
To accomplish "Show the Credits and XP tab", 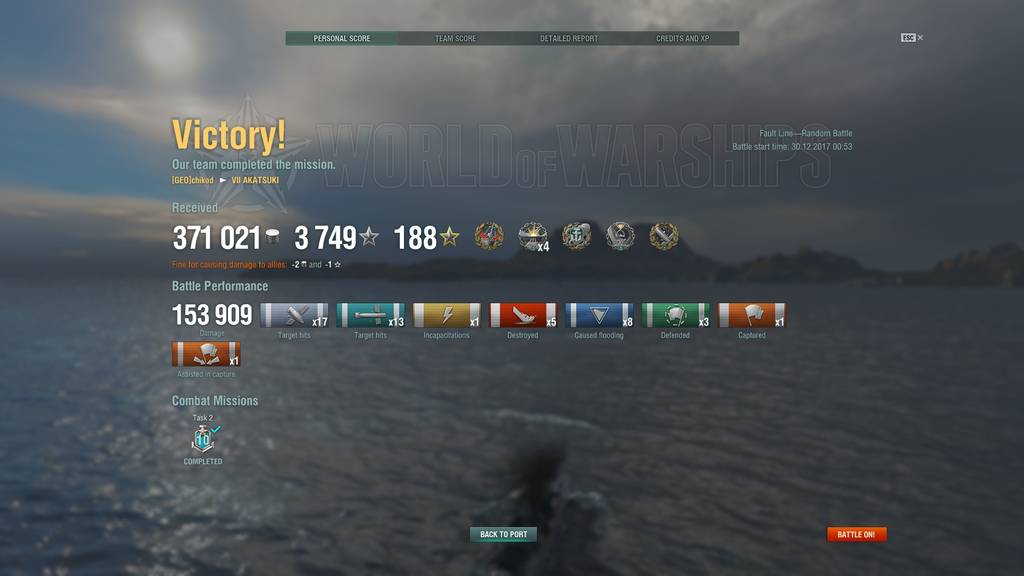I will pyautogui.click(x=683, y=38).
